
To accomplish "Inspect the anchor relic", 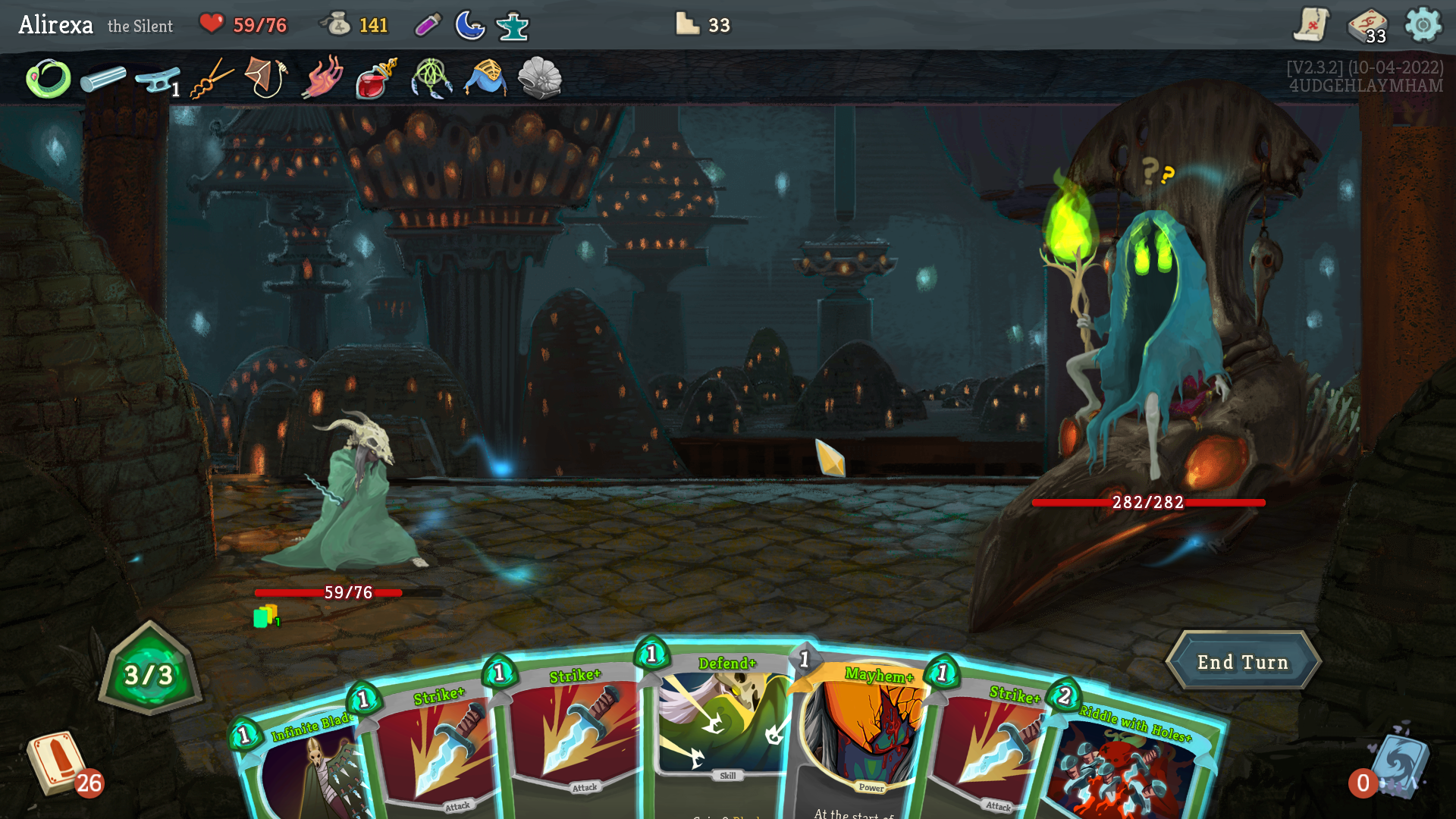I will point(156,79).
